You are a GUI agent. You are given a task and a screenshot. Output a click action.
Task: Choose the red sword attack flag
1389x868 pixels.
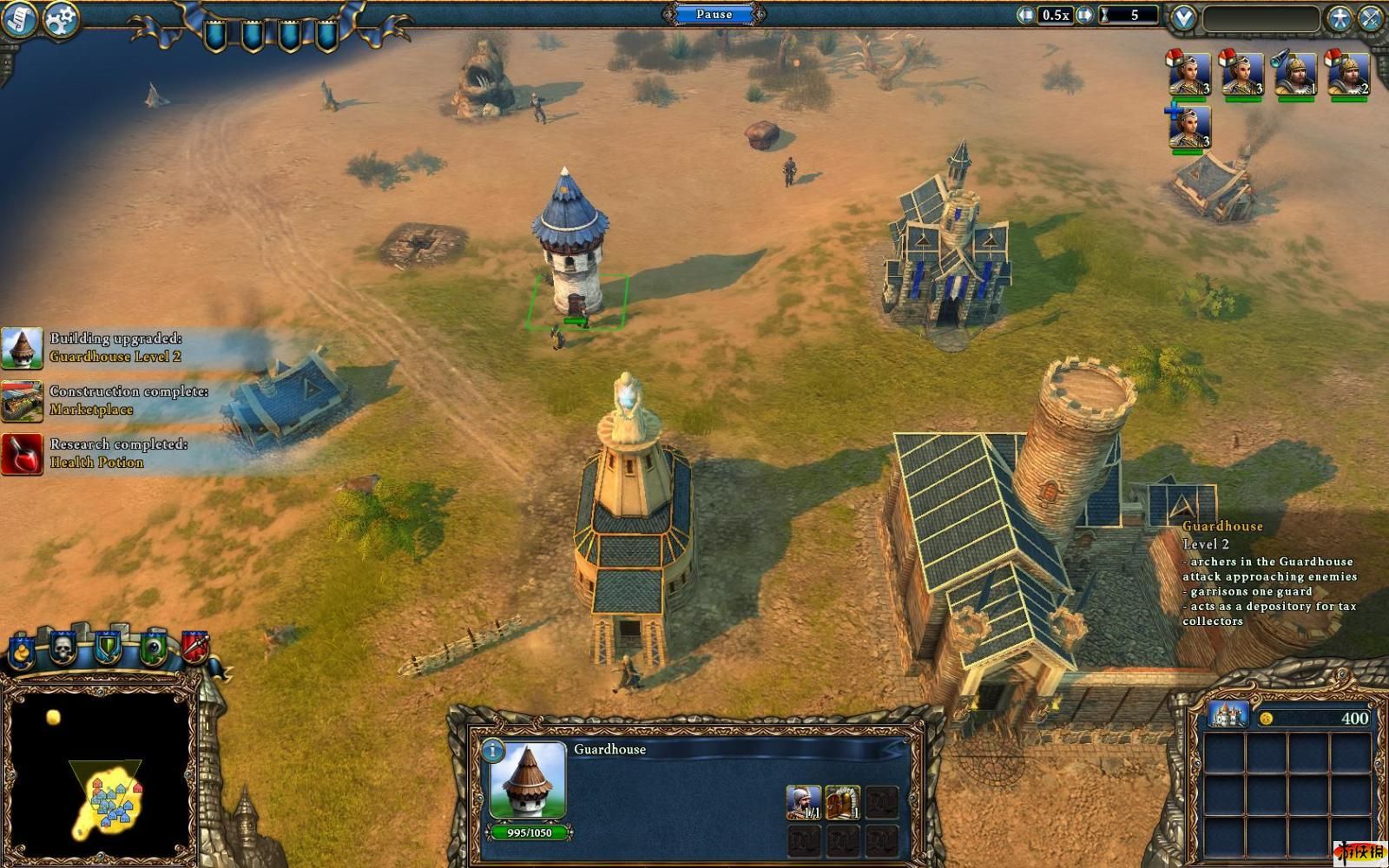194,647
